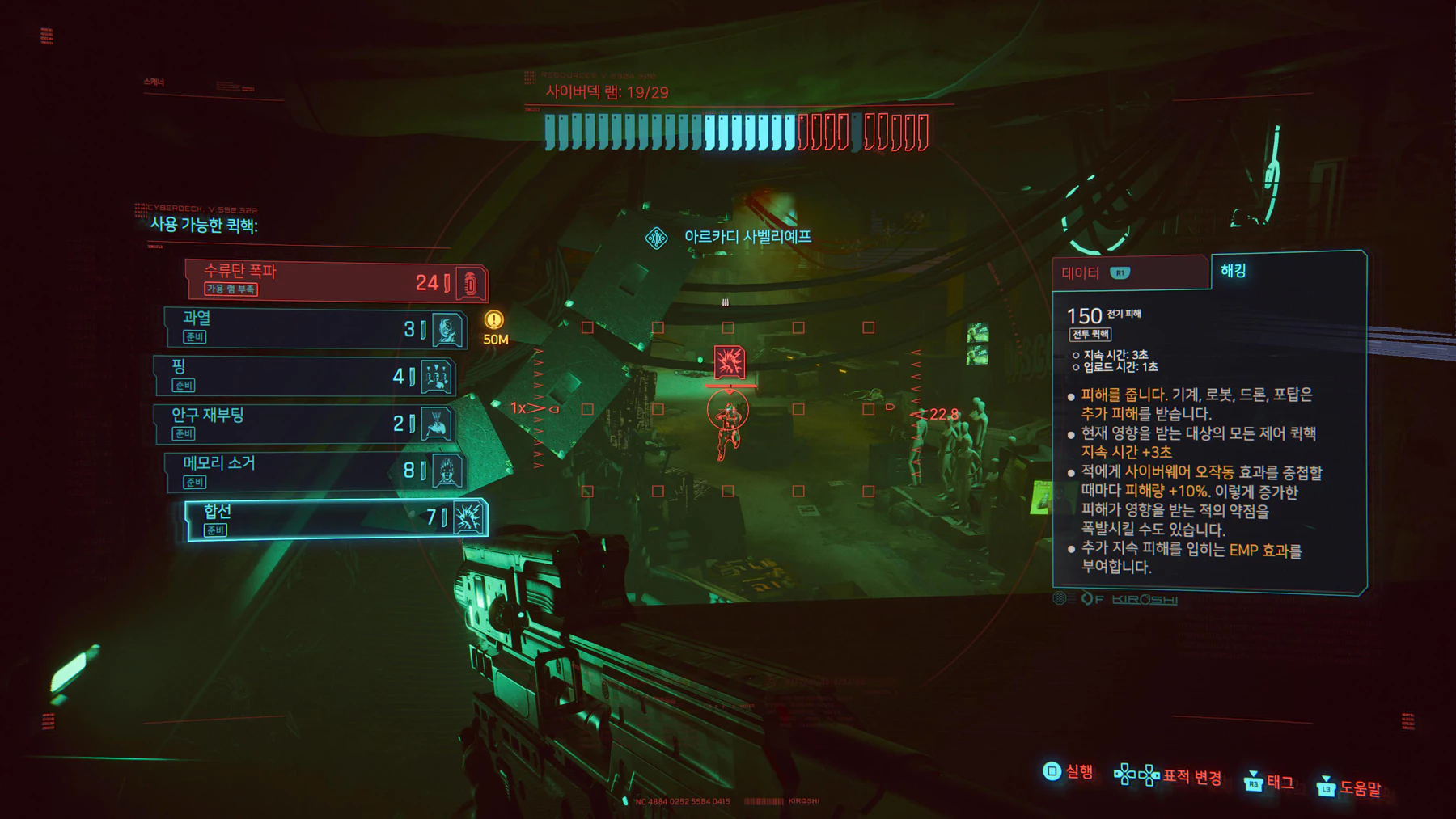Click the 실행 execute prompt label
The image size is (1456, 819).
(x=1078, y=772)
